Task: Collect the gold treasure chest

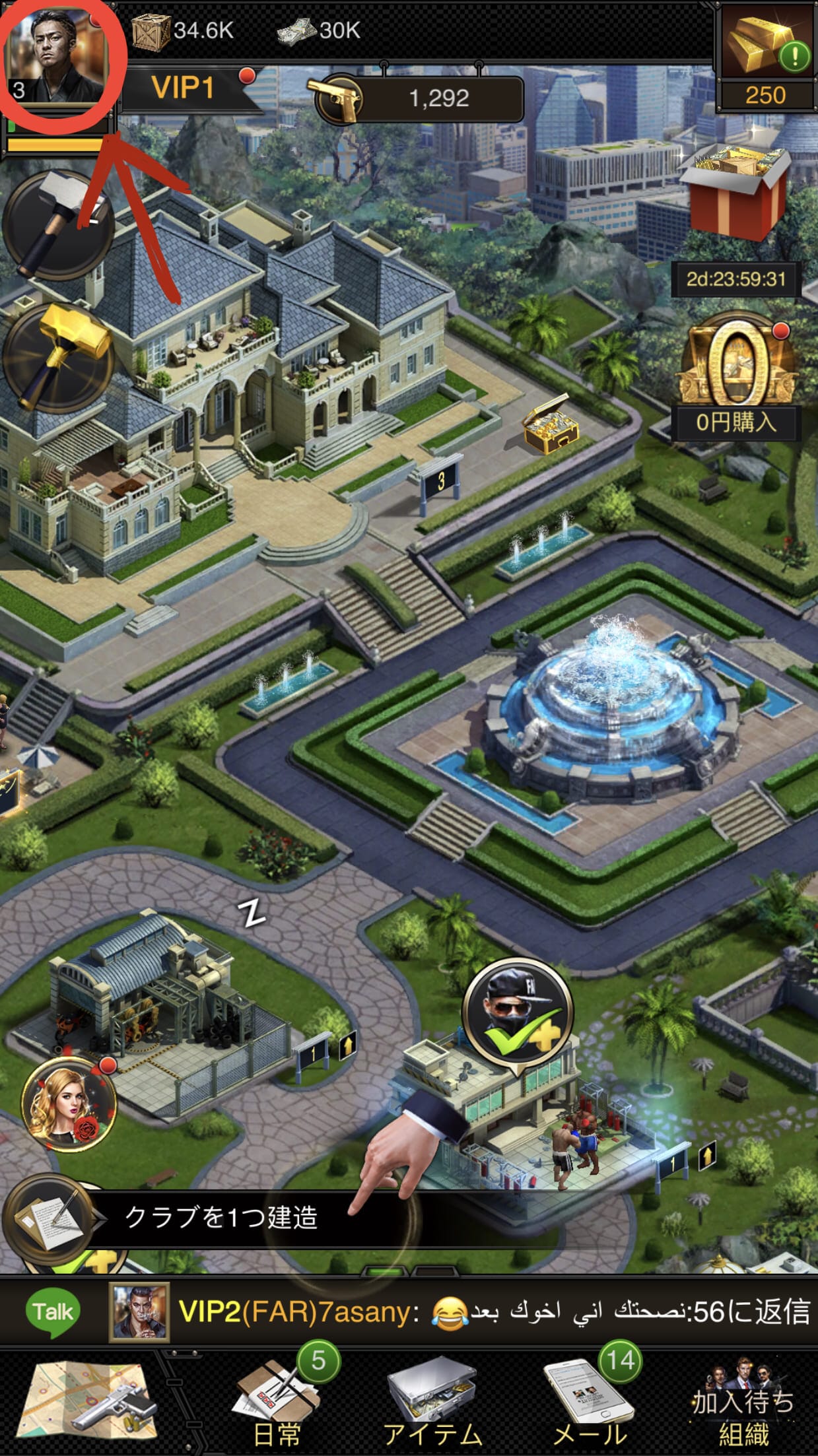Action: (550, 425)
